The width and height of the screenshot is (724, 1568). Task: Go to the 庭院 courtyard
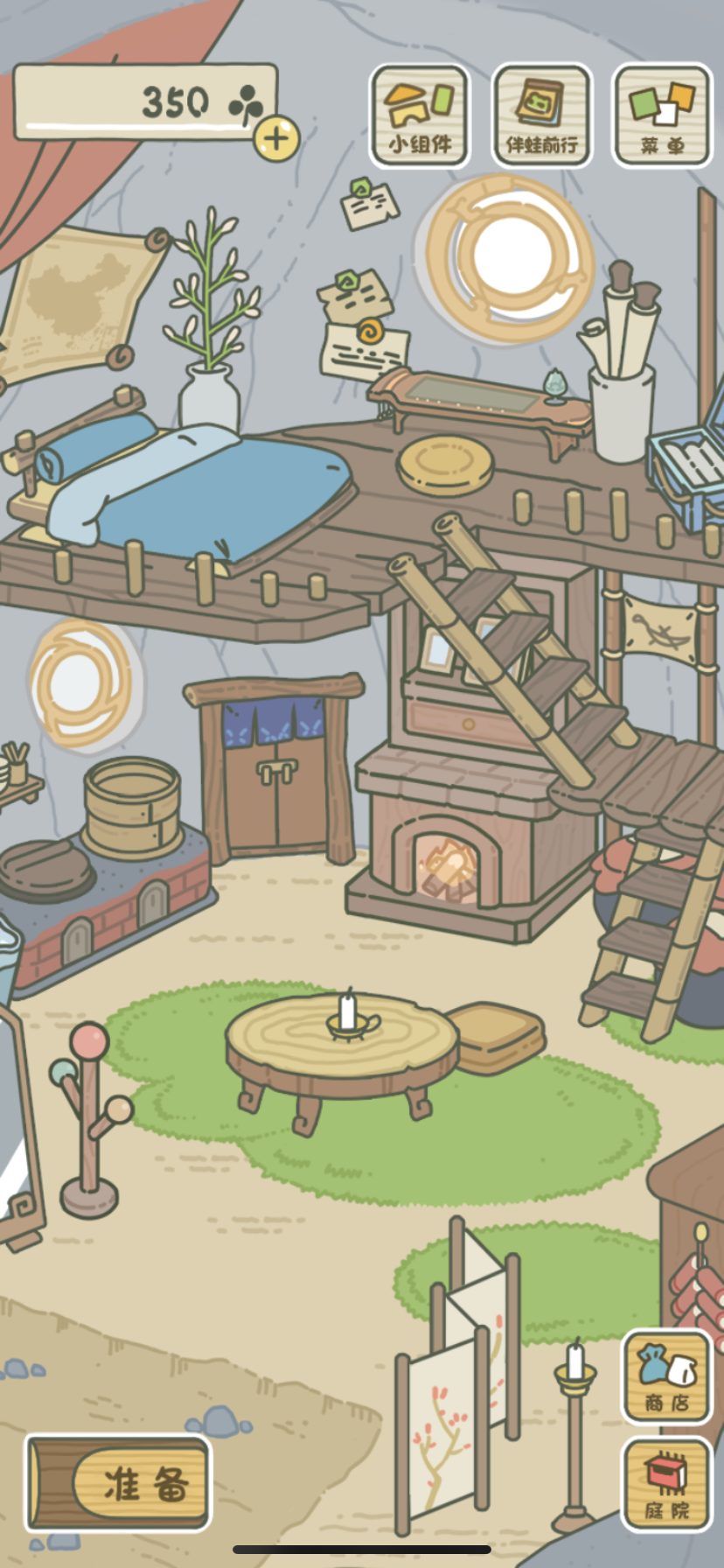point(667,1484)
